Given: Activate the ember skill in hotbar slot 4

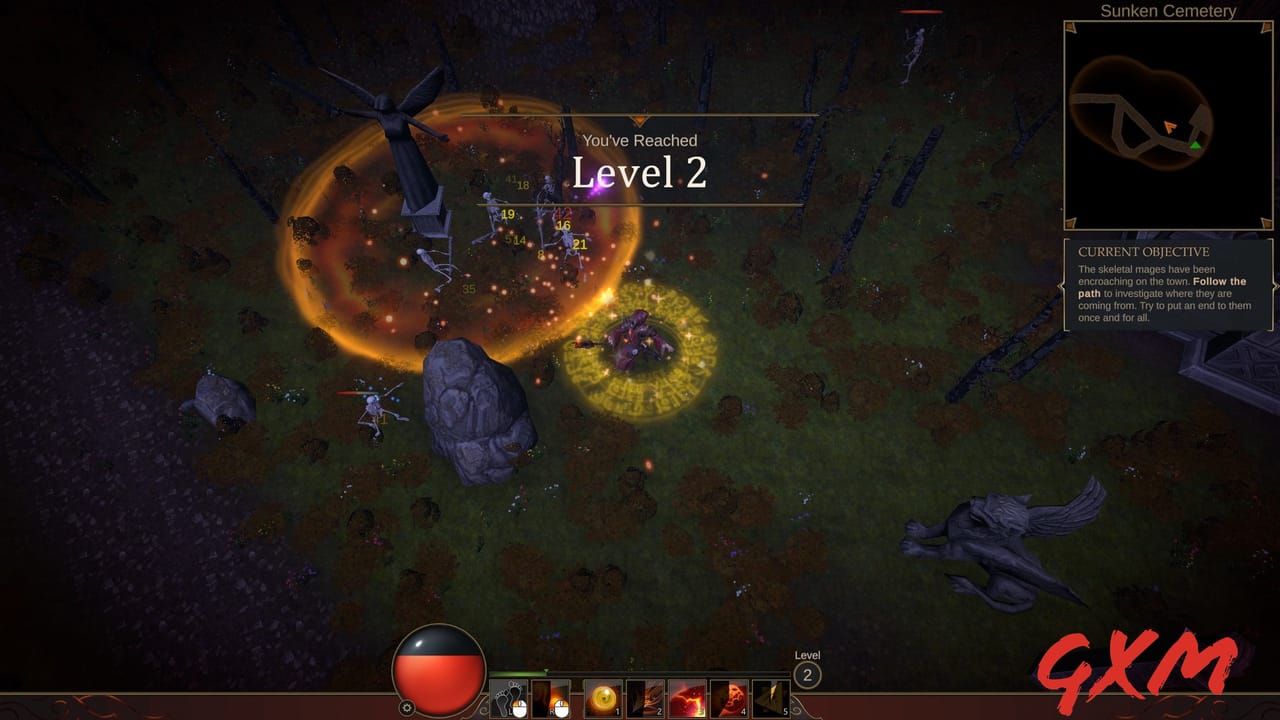Looking at the screenshot, I should click(729, 697).
